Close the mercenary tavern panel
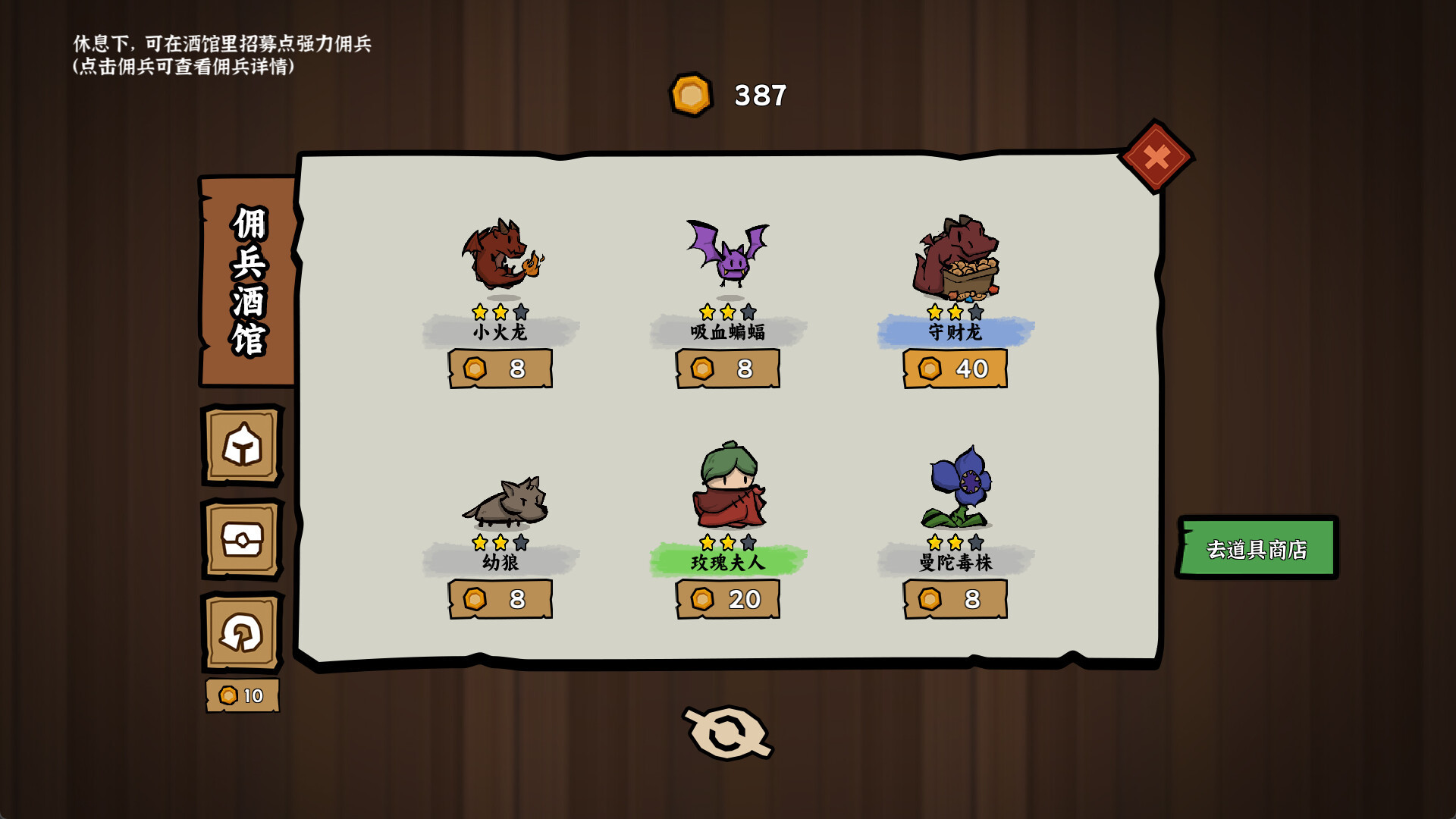Image resolution: width=1456 pixels, height=819 pixels. point(1156,157)
